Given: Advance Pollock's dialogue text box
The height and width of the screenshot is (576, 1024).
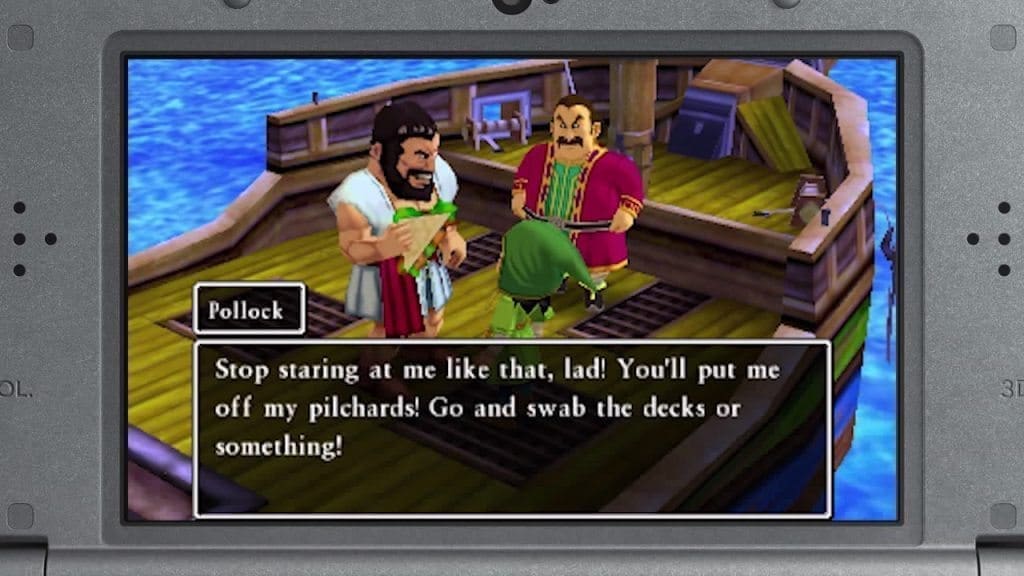Looking at the screenshot, I should coord(511,428).
